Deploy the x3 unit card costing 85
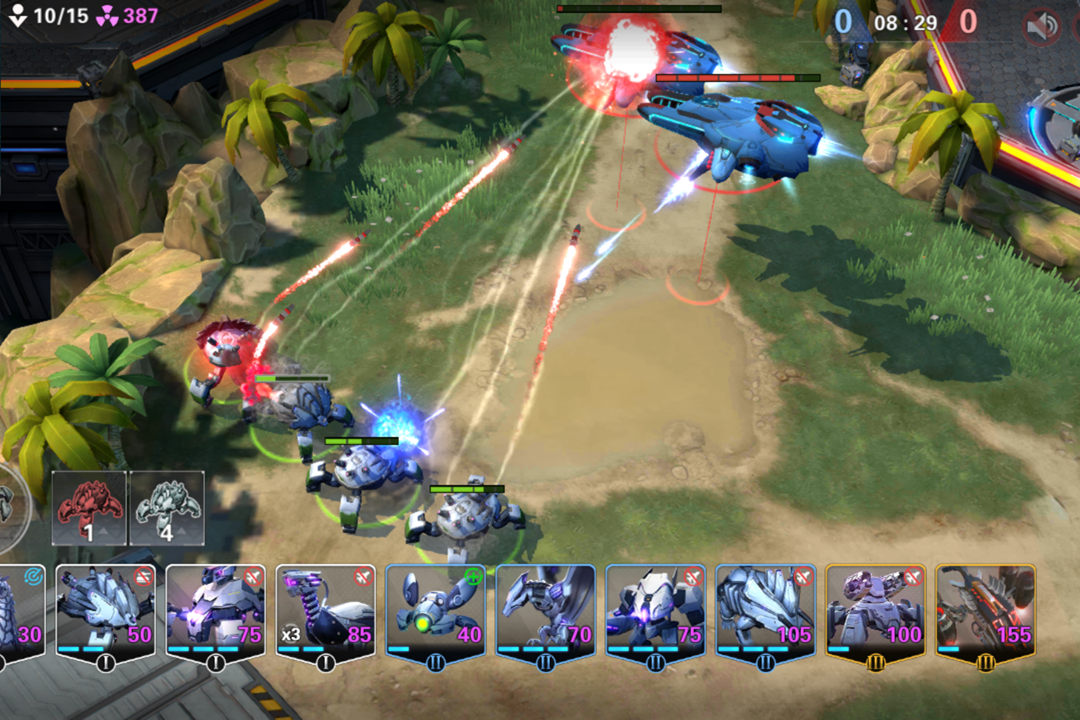This screenshot has height=720, width=1080. [x=325, y=610]
